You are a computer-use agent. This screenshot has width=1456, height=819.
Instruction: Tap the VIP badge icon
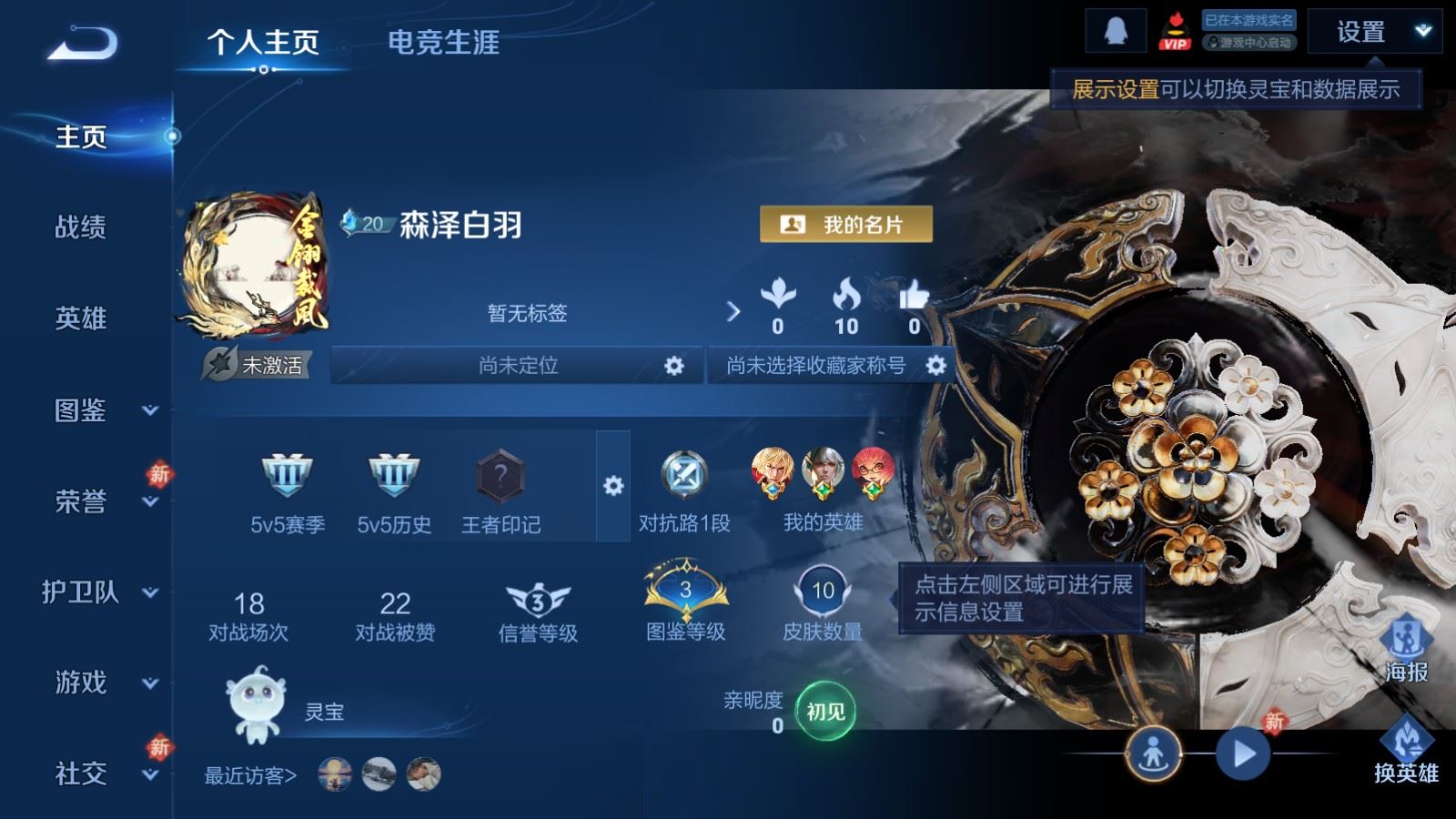(1174, 33)
